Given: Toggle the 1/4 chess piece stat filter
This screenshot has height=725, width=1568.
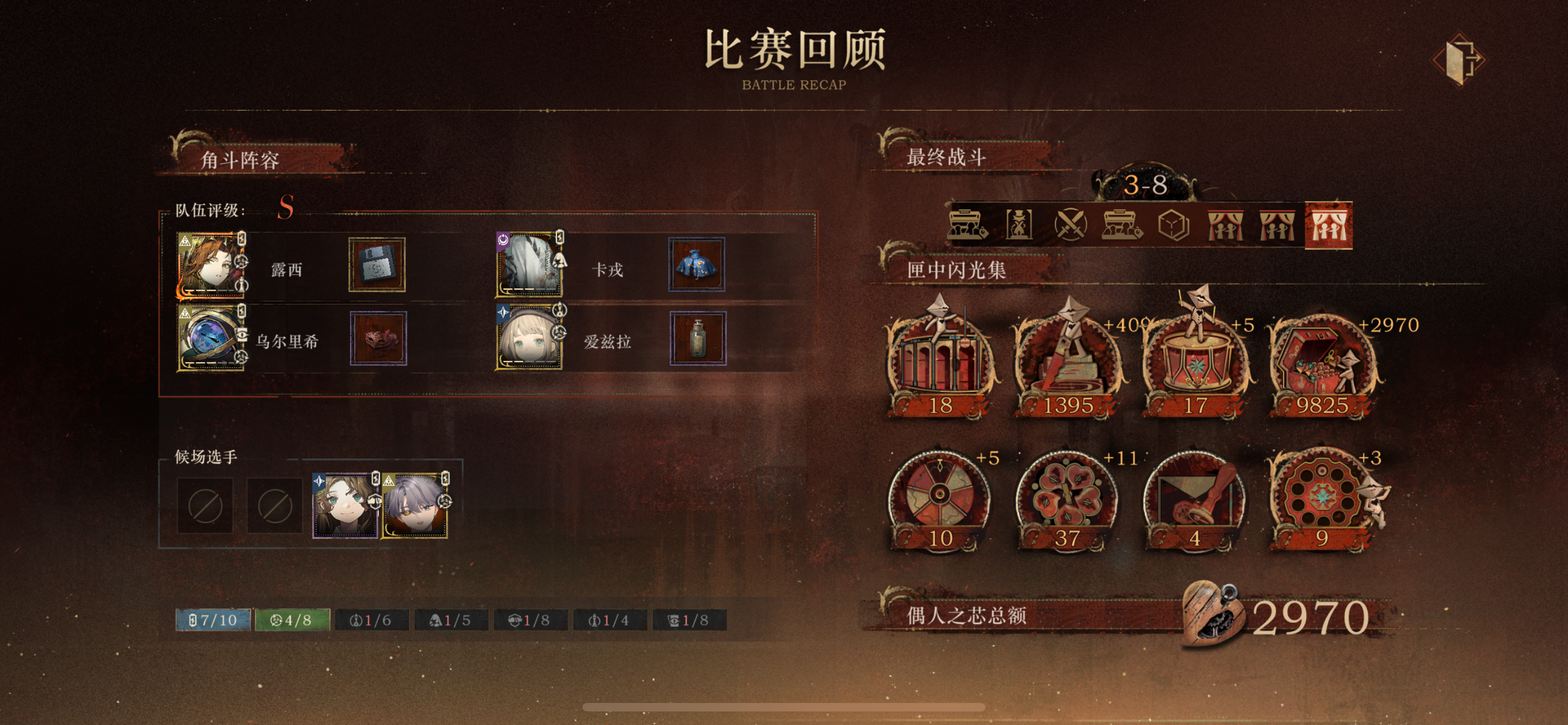Looking at the screenshot, I should click(x=608, y=621).
